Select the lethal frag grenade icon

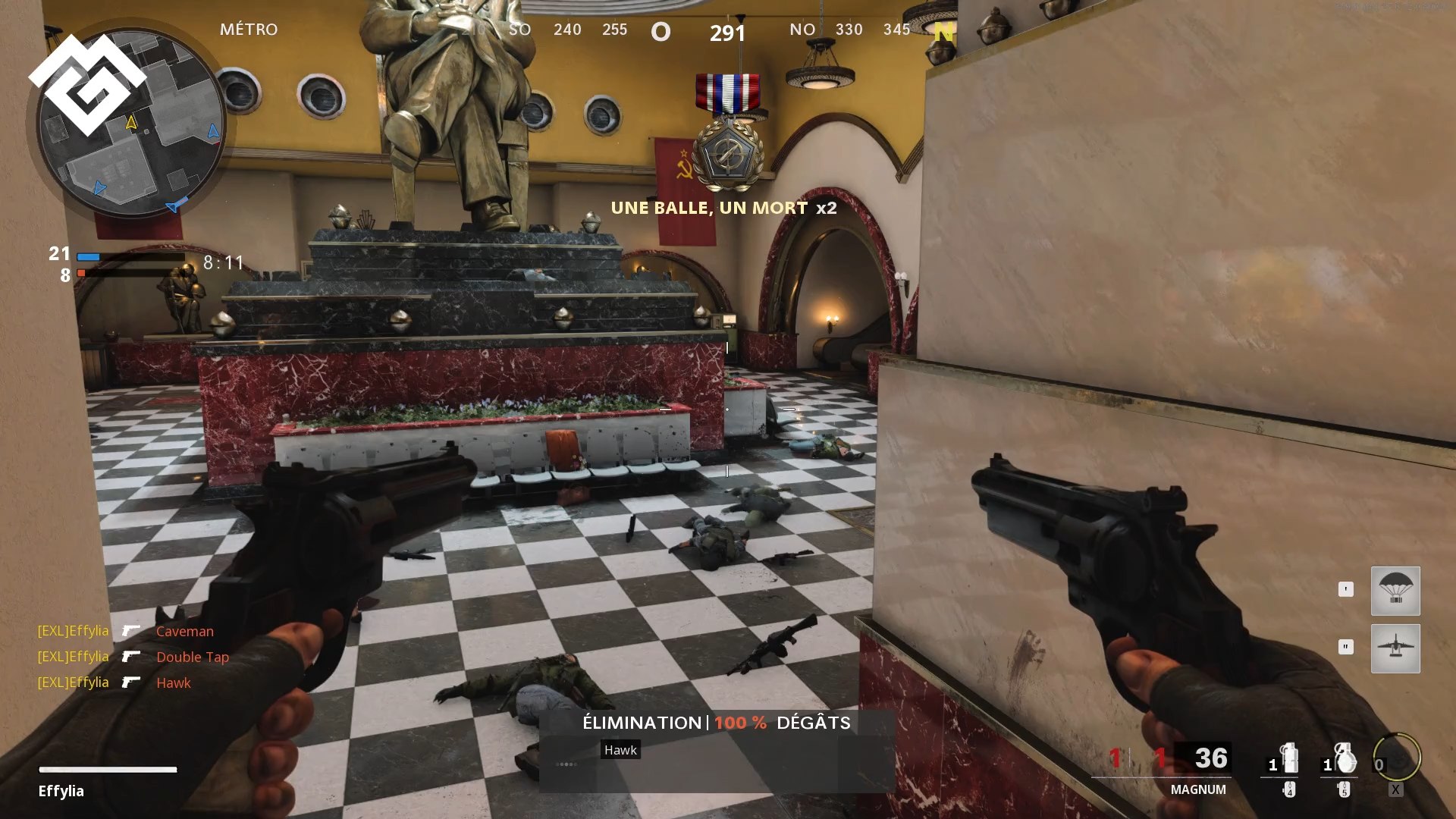(1344, 760)
